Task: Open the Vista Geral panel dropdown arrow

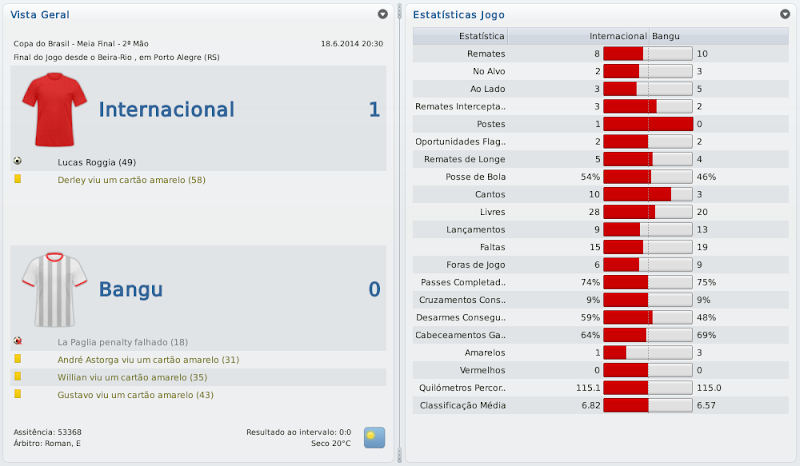Action: pos(383,15)
